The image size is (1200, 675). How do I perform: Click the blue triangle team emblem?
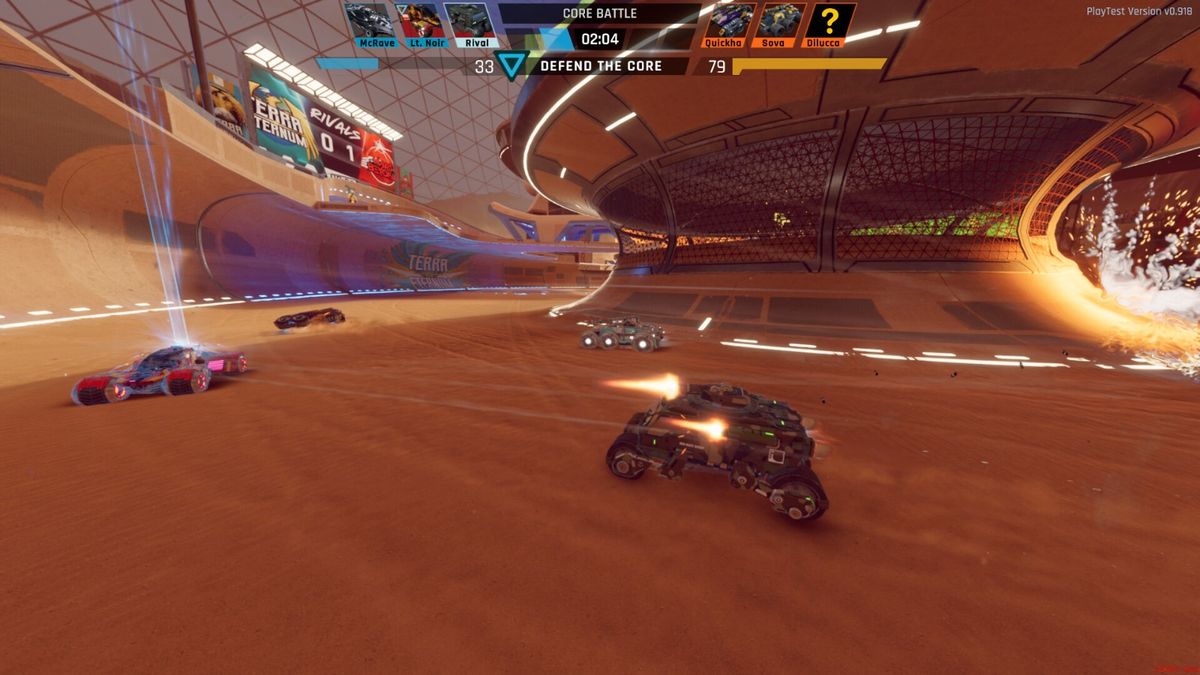pyautogui.click(x=513, y=66)
